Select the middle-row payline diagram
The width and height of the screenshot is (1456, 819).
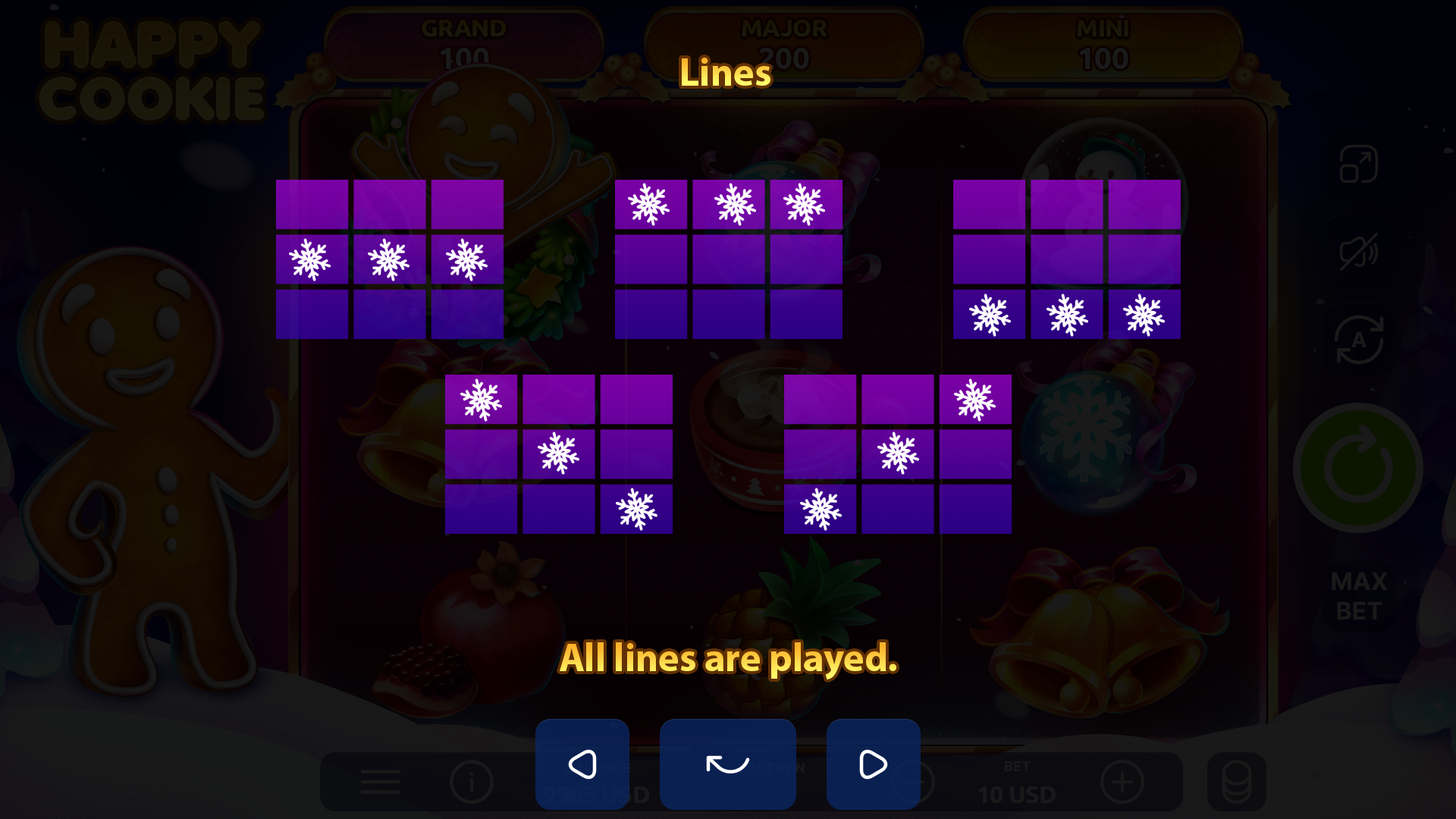[388, 258]
